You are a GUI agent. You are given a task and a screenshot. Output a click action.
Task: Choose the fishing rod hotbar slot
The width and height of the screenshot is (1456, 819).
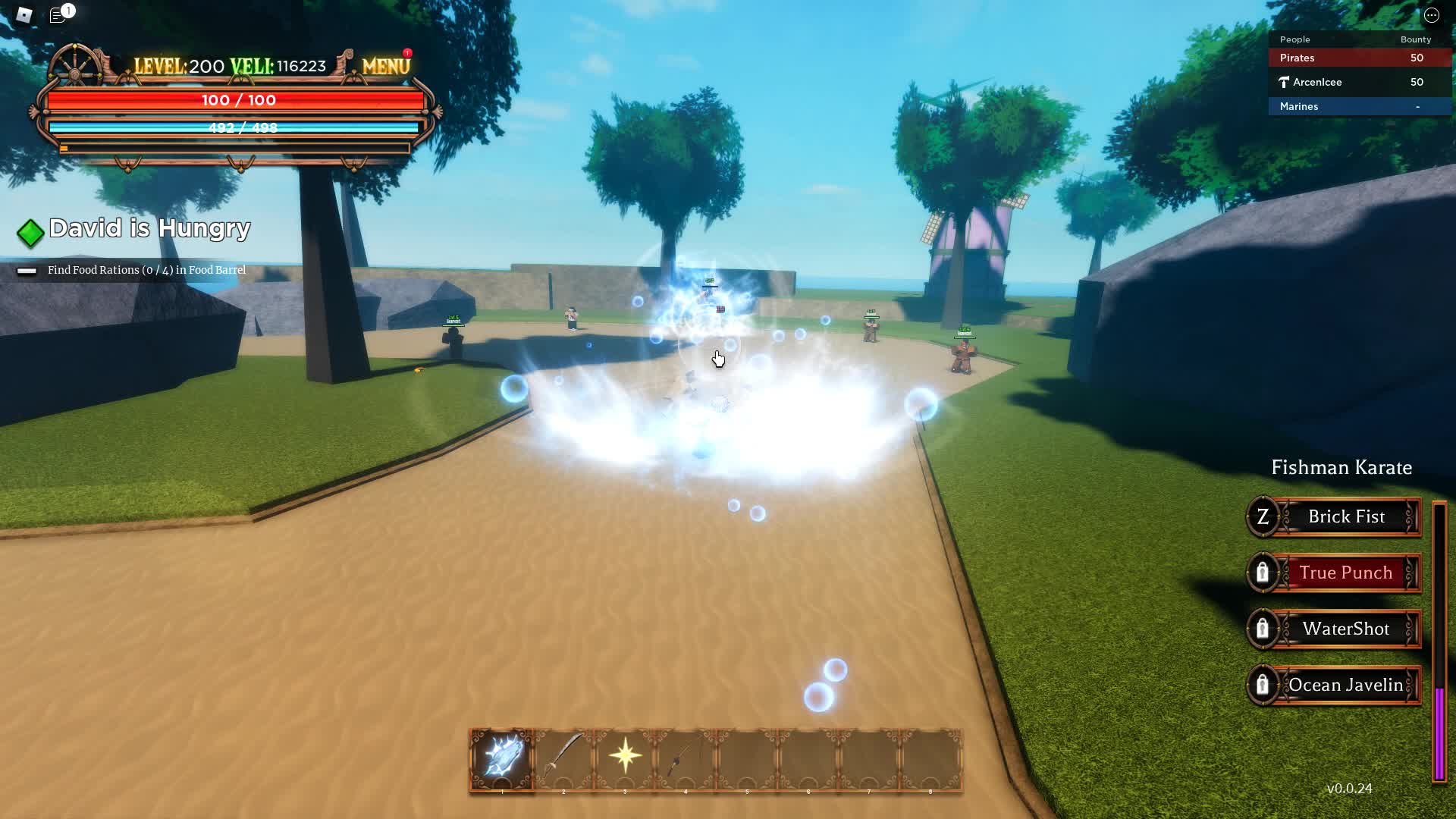pyautogui.click(x=686, y=758)
